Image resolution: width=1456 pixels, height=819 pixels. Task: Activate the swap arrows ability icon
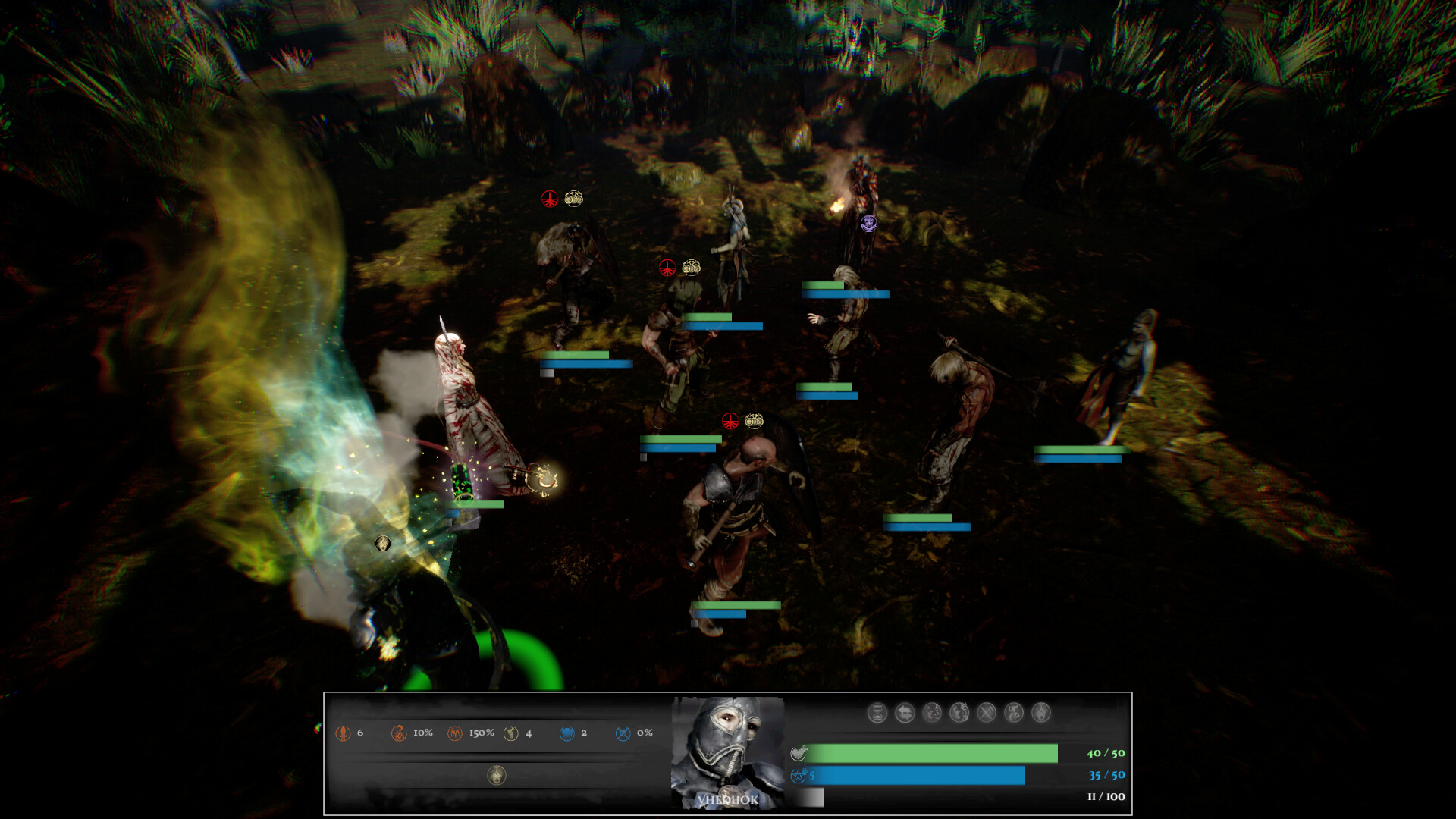click(905, 712)
